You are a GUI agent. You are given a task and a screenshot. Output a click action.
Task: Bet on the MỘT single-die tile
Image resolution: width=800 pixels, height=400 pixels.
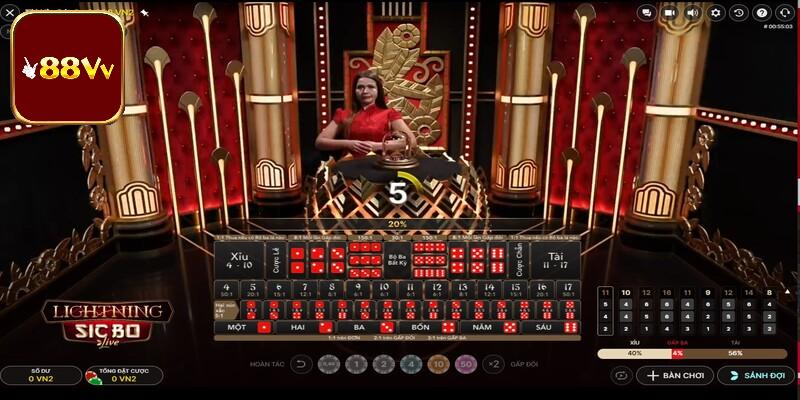click(x=246, y=327)
